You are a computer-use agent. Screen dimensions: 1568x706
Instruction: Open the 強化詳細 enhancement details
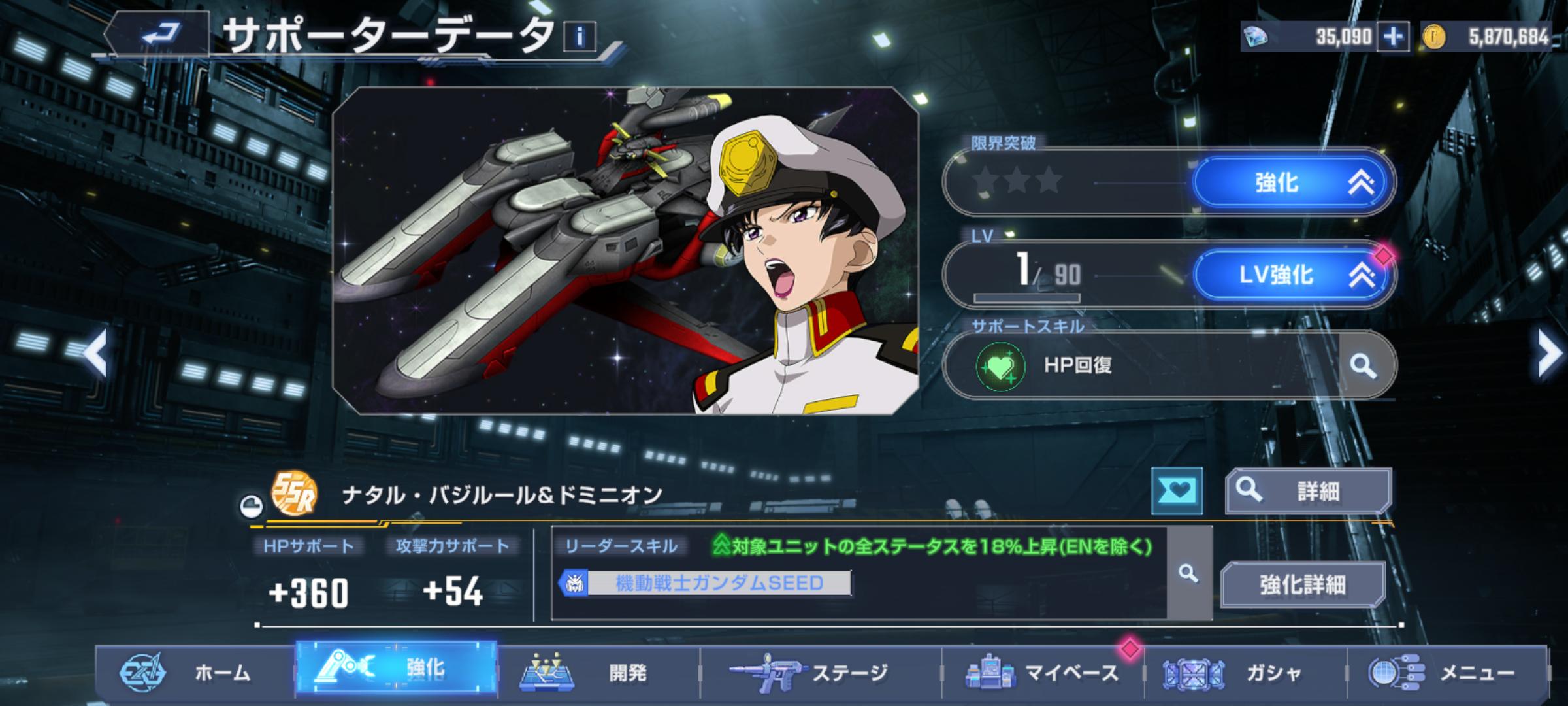pyautogui.click(x=1302, y=584)
